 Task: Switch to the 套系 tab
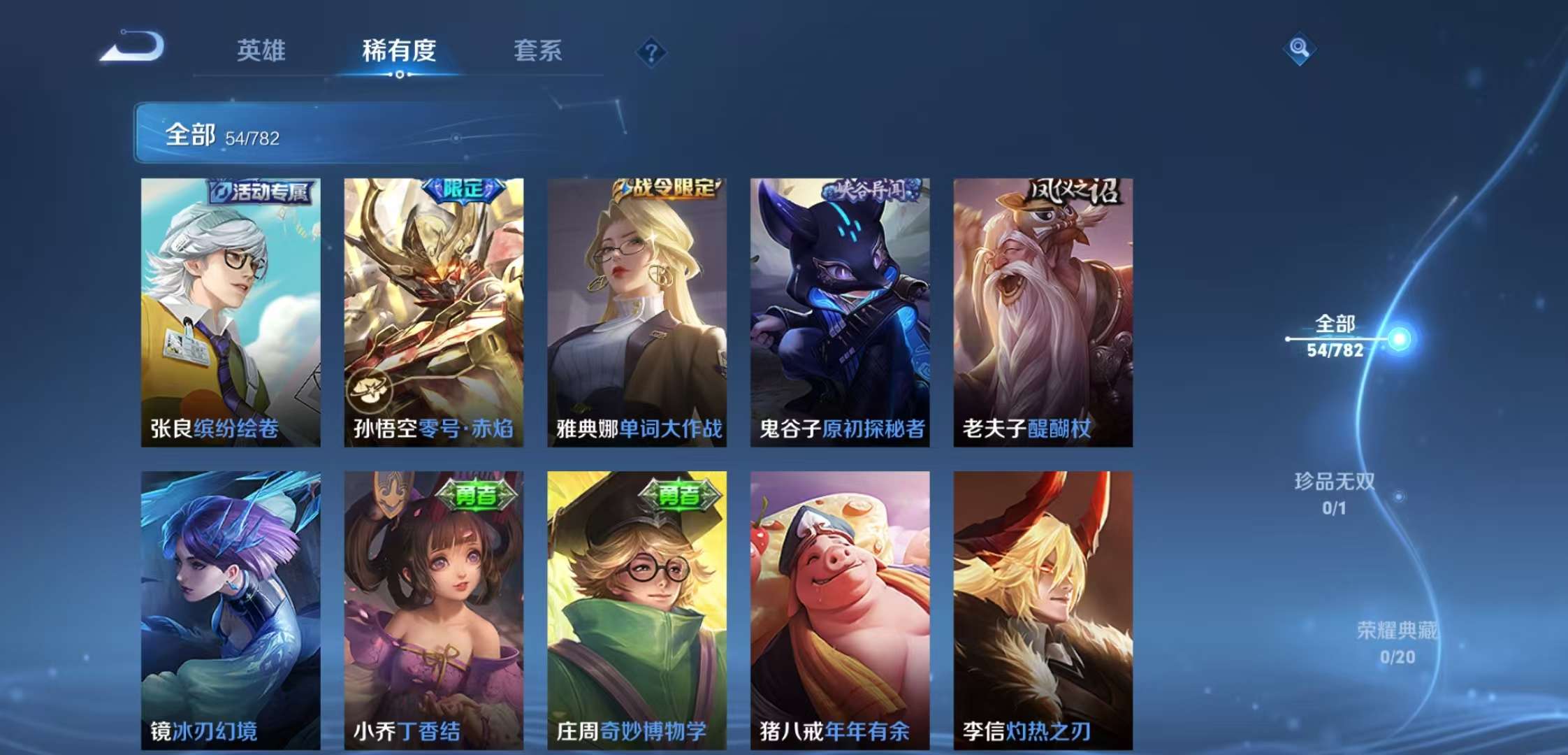(539, 52)
